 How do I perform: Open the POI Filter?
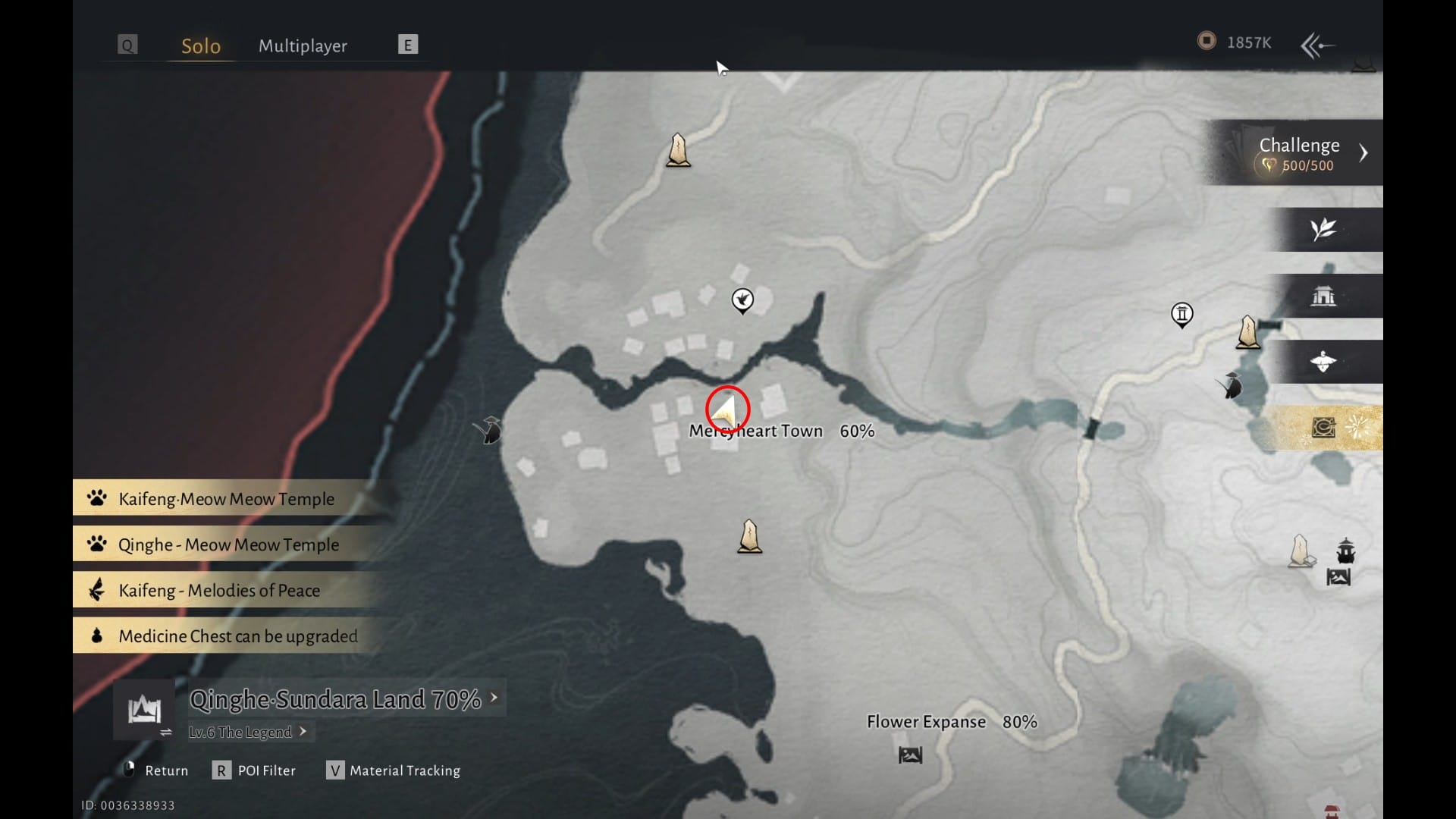(255, 770)
